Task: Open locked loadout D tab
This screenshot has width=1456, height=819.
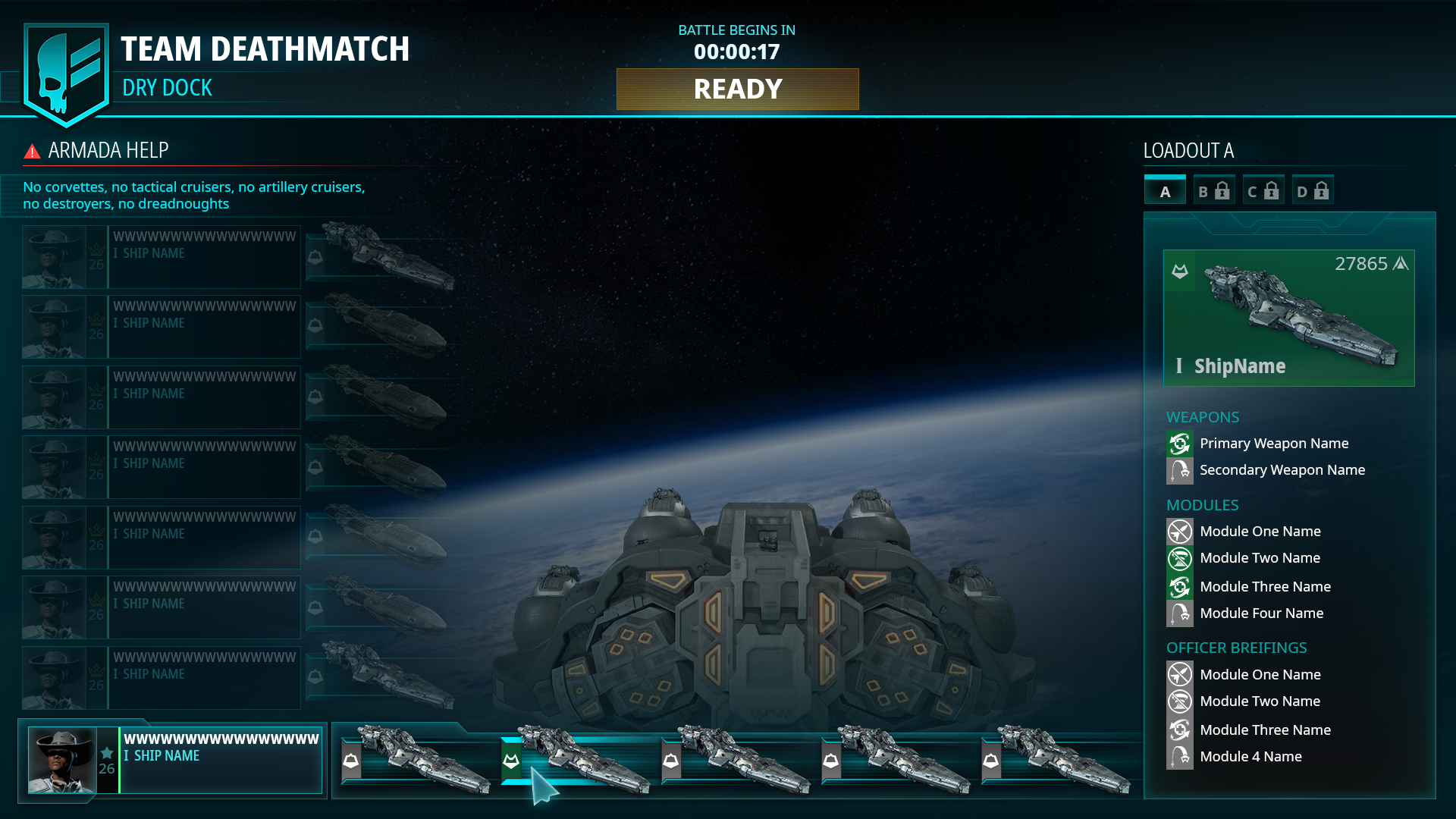Action: point(1313,191)
